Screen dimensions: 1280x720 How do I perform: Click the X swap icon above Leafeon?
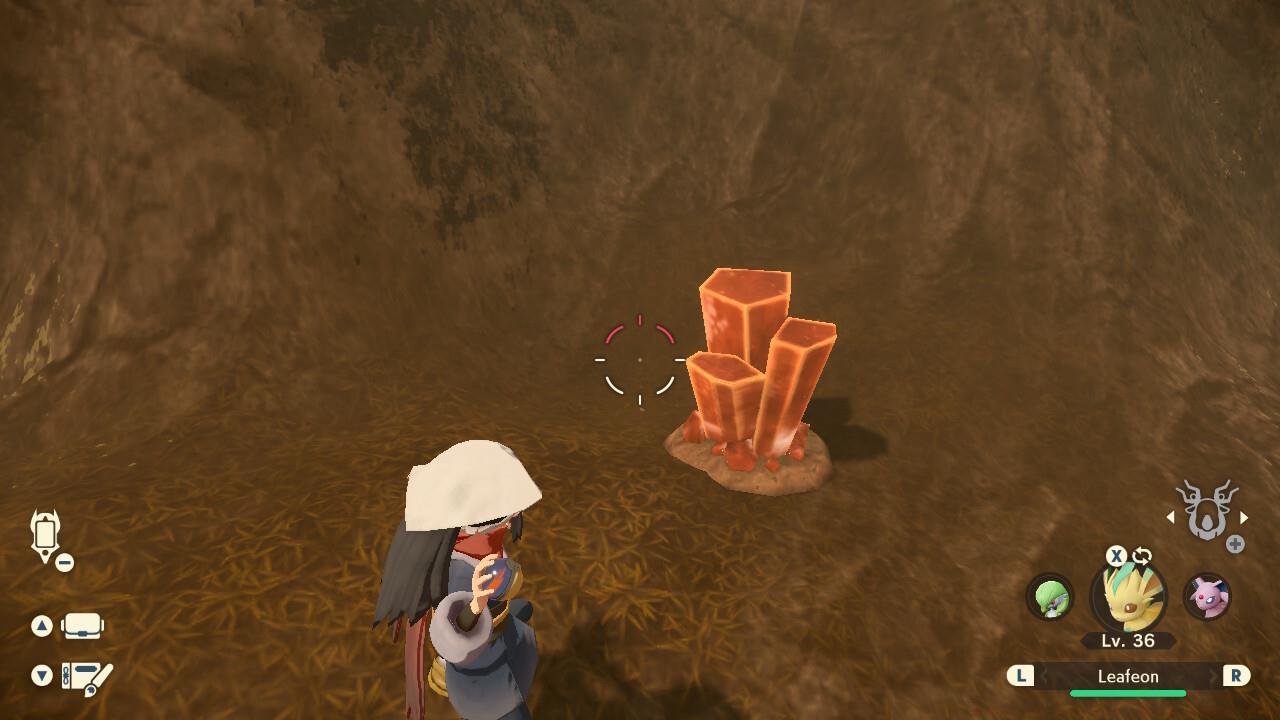[x=1115, y=556]
